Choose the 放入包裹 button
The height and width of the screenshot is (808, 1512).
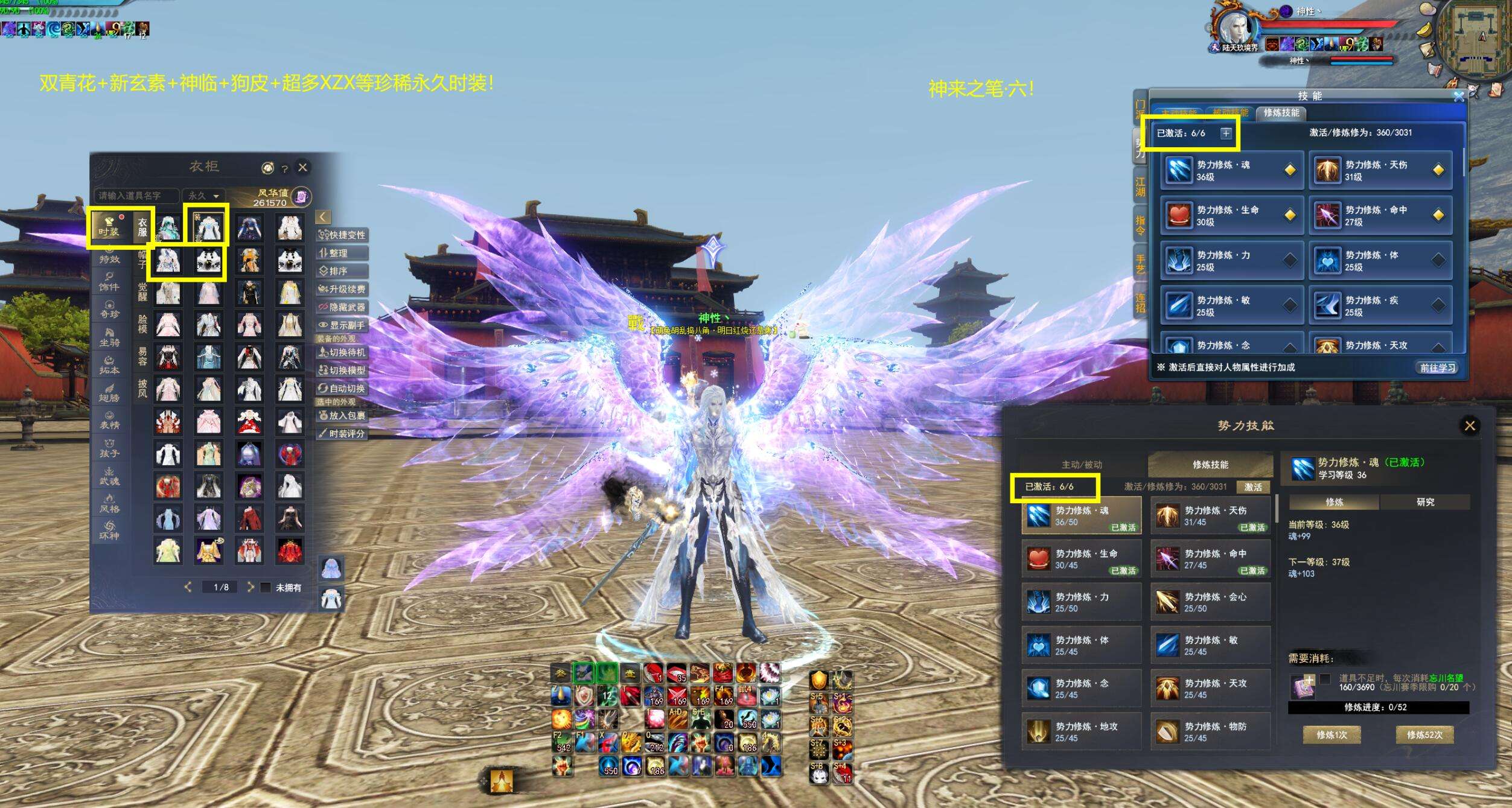(342, 415)
